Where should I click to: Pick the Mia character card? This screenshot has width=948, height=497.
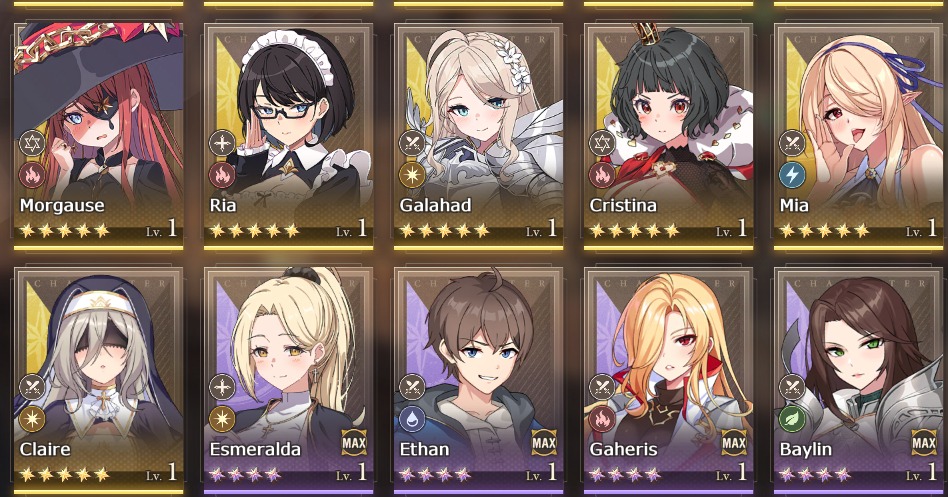[x=858, y=130]
